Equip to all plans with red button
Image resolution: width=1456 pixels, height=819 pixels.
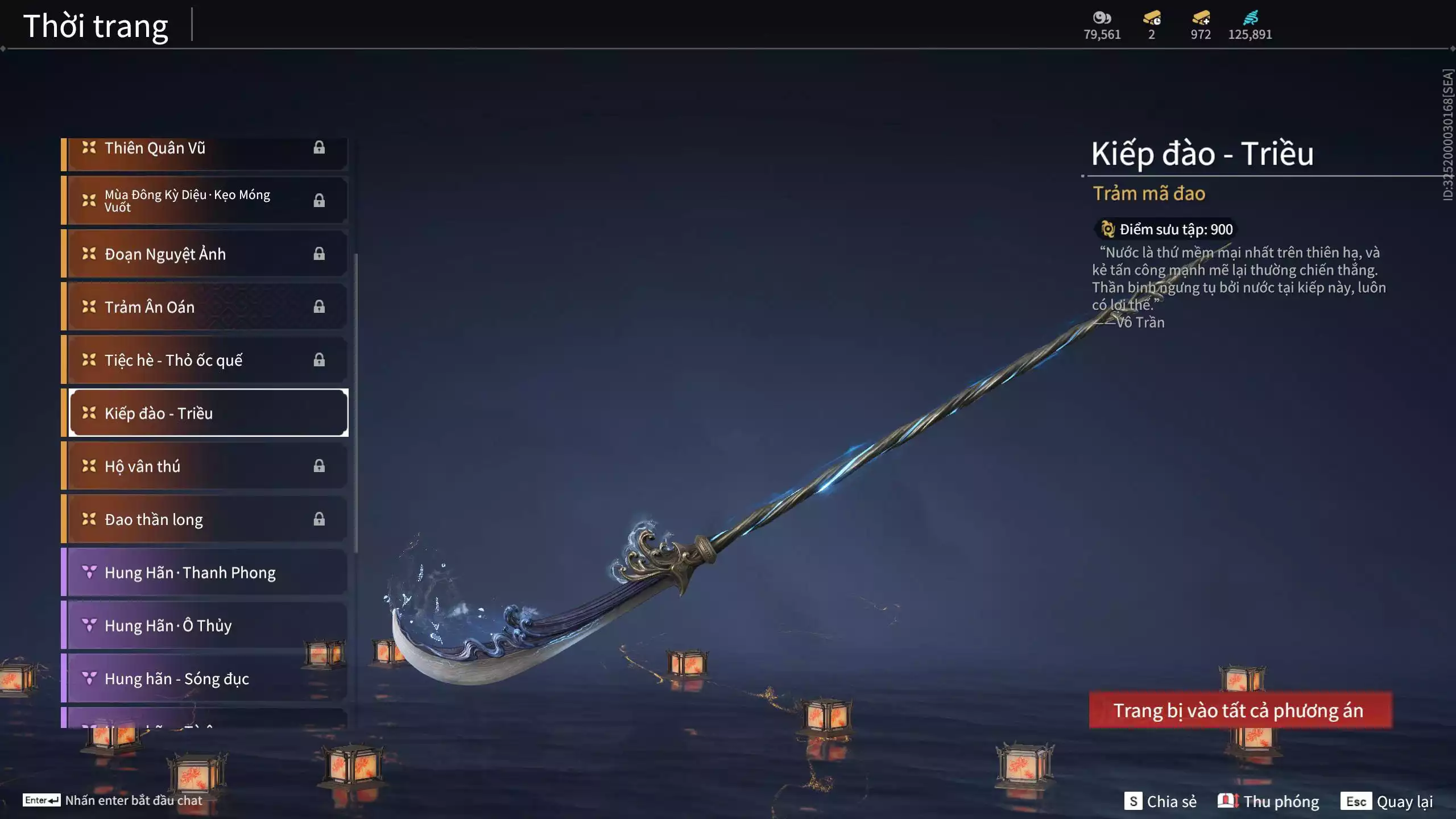(1240, 710)
